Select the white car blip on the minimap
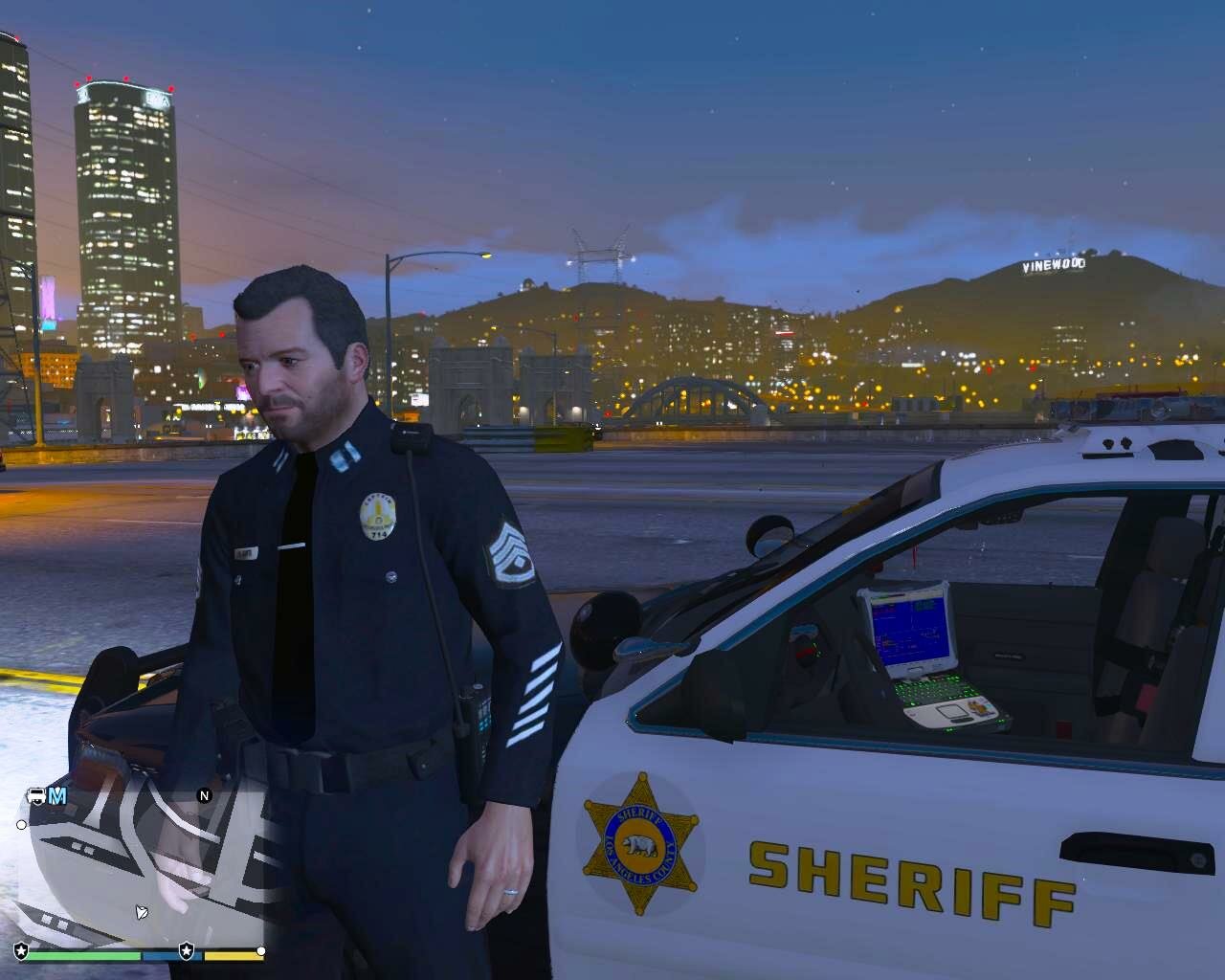1225x980 pixels. click(x=36, y=795)
